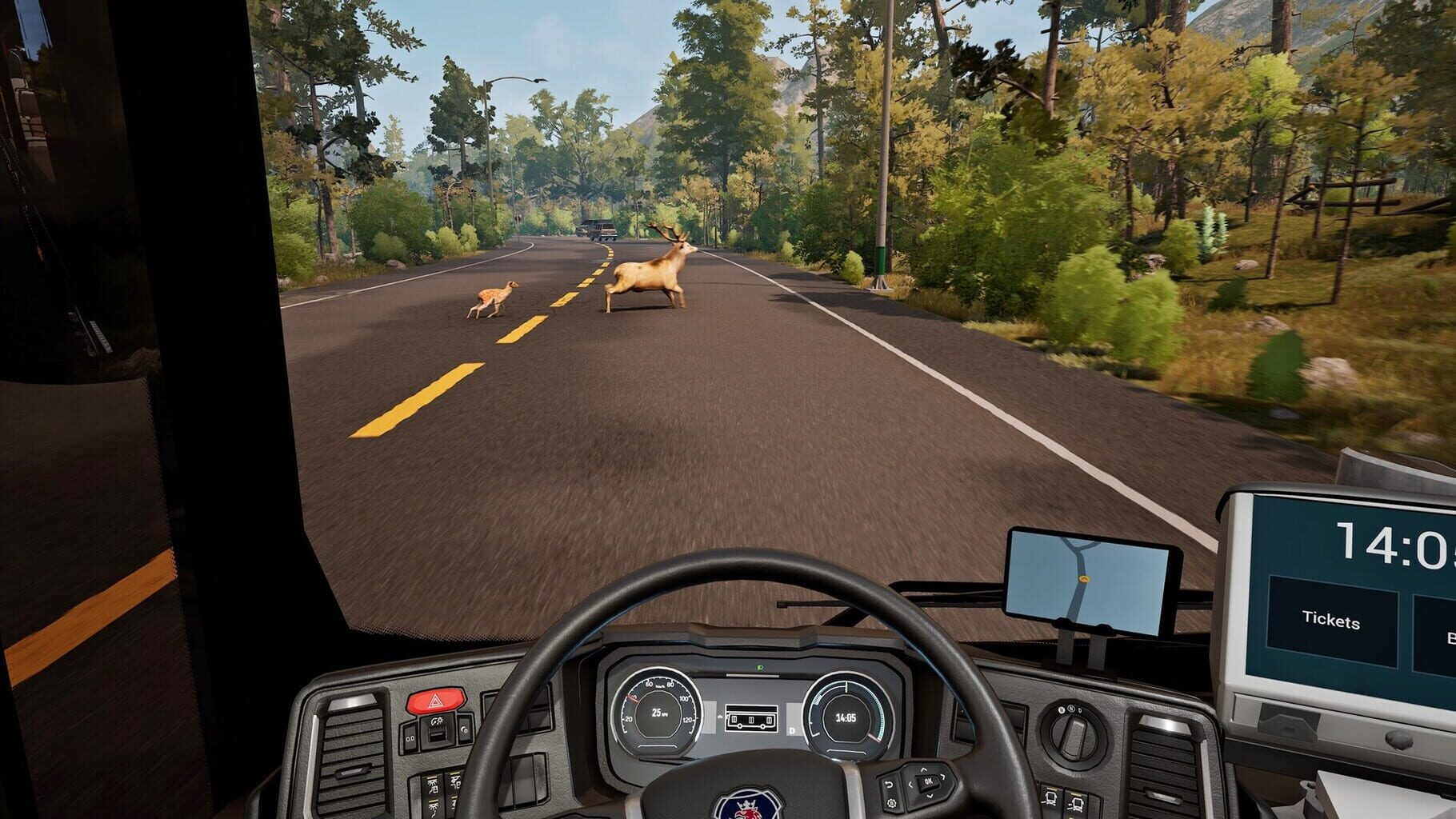Click the right arrow control on the steering wheel

[x=943, y=777]
